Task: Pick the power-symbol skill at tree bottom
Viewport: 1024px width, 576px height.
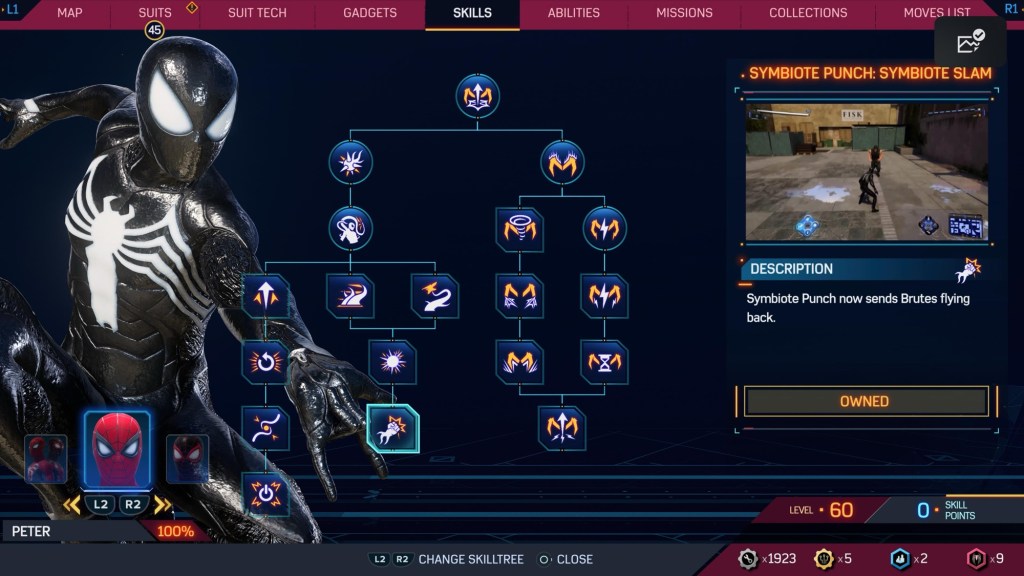Action: pyautogui.click(x=266, y=494)
